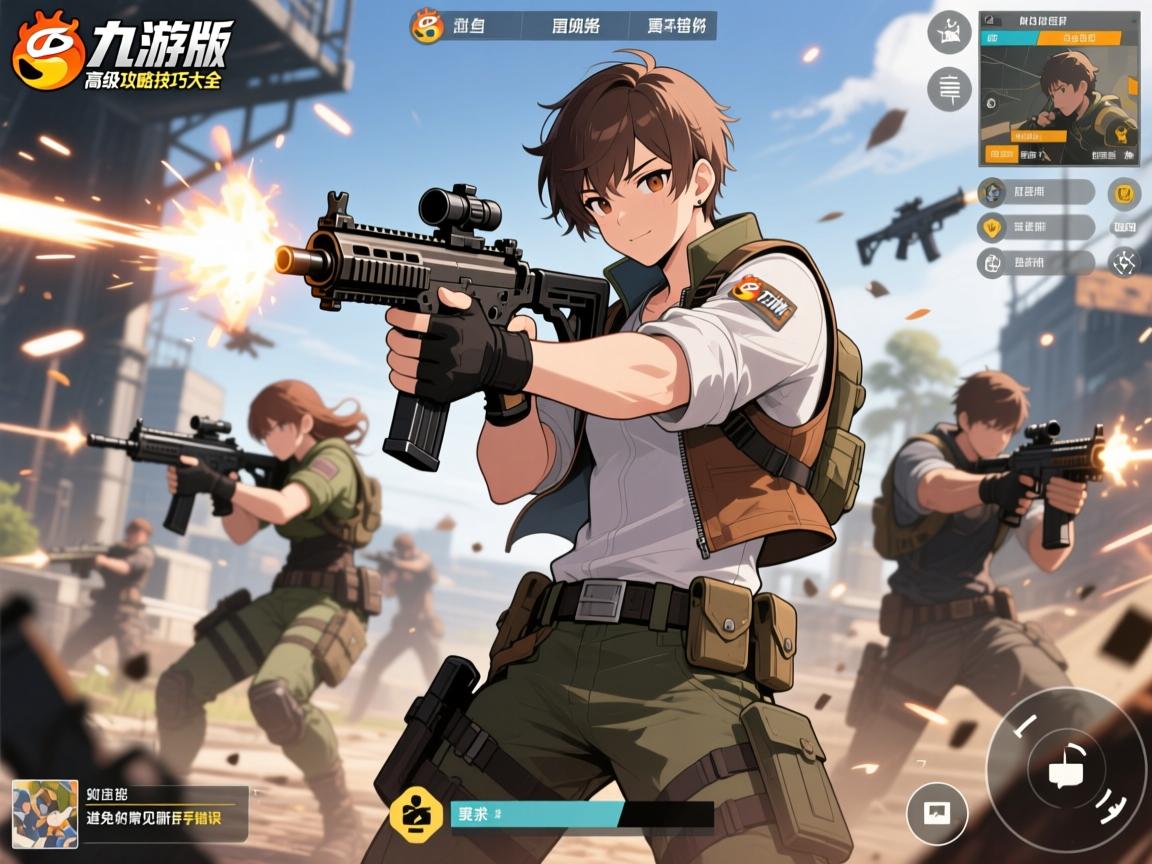Screen dimensions: 1152x864
Task: Click the orange button at the preview panel's bottom-left corner
Action: [x=1001, y=154]
